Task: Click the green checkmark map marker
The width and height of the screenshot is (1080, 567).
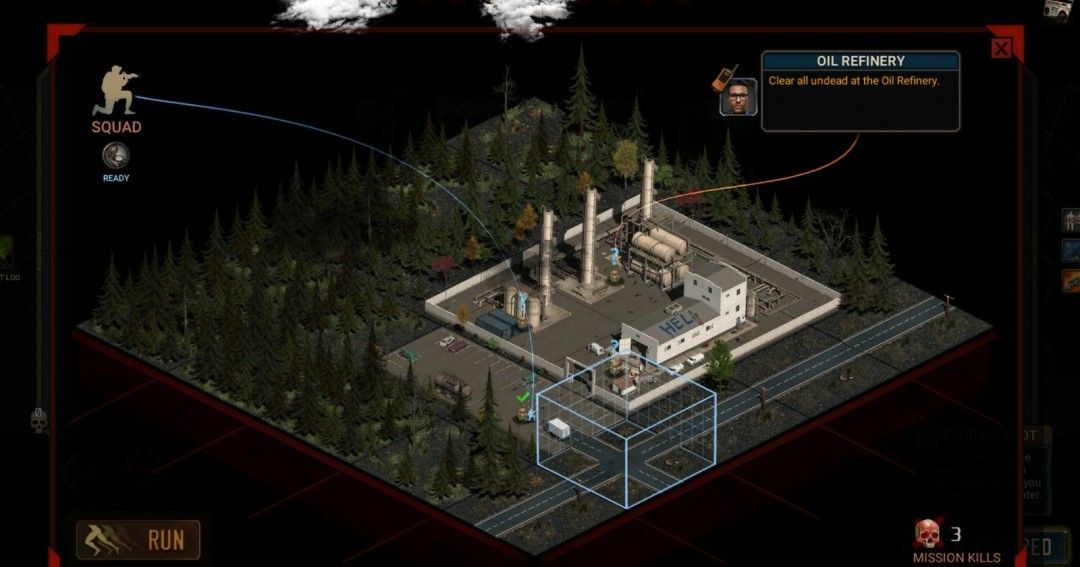Action: pos(521,398)
